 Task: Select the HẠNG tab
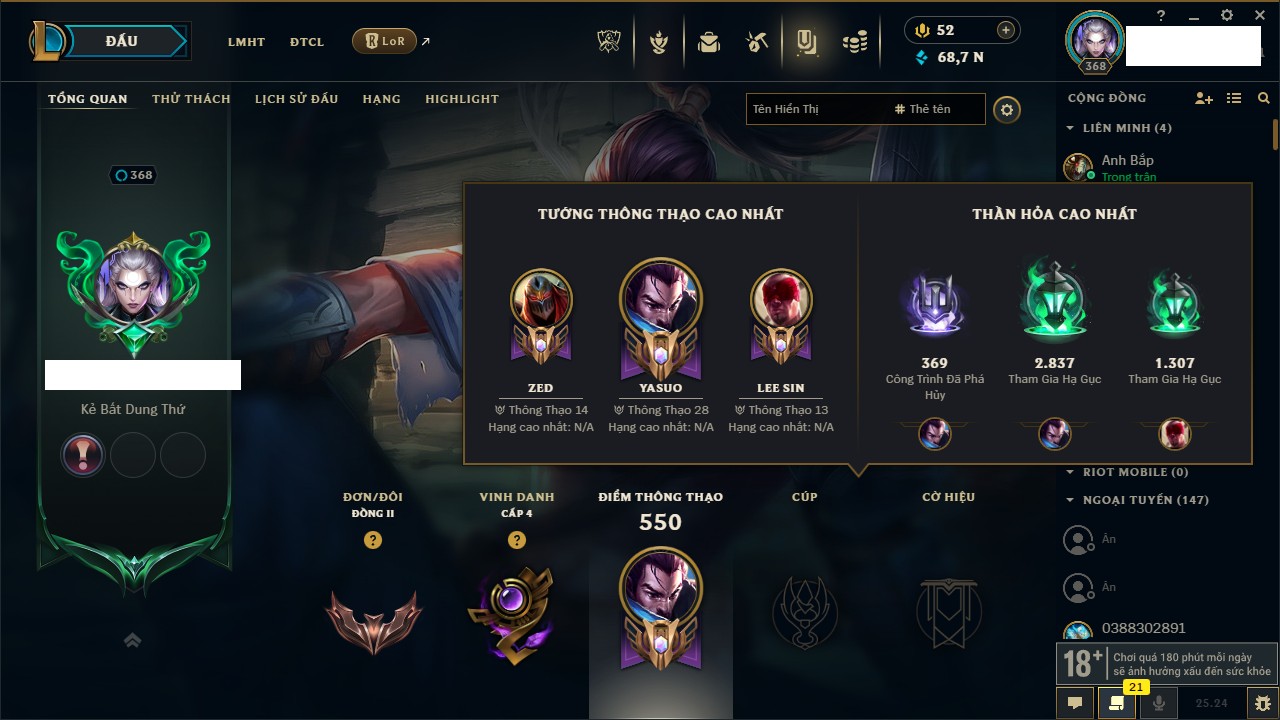pos(381,99)
